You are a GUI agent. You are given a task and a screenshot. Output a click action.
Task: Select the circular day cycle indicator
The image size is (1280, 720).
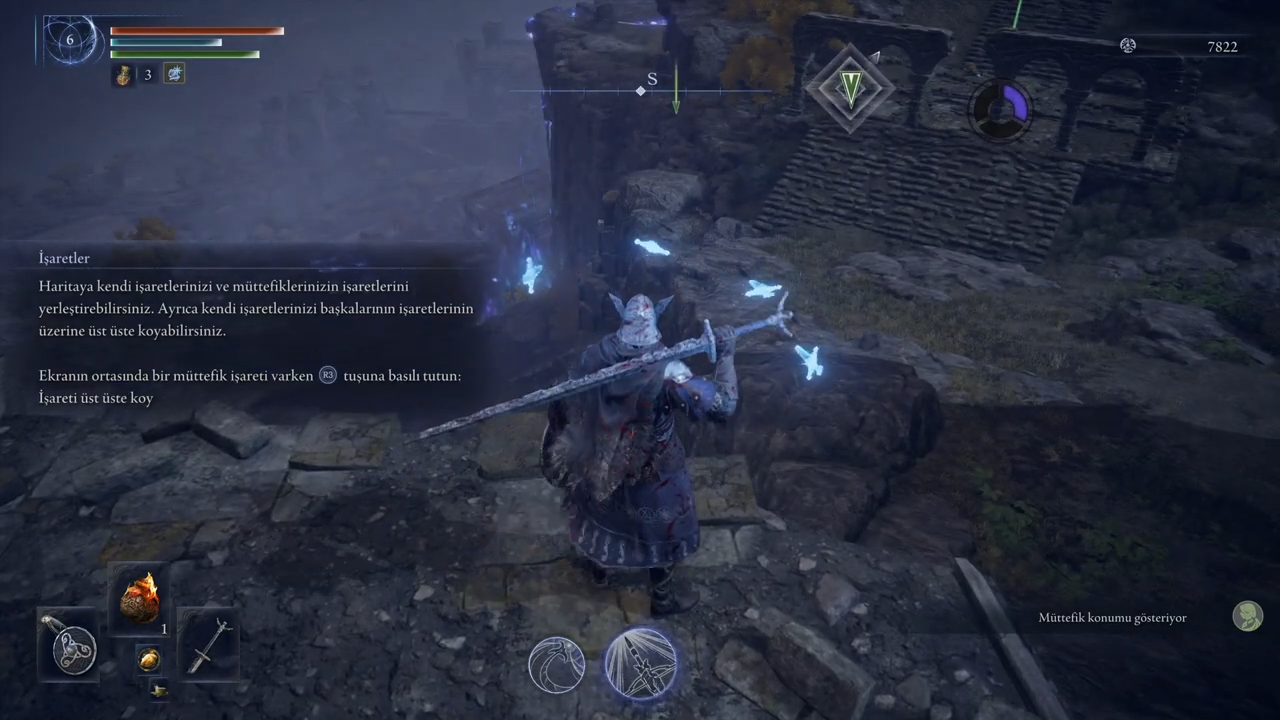[1000, 107]
